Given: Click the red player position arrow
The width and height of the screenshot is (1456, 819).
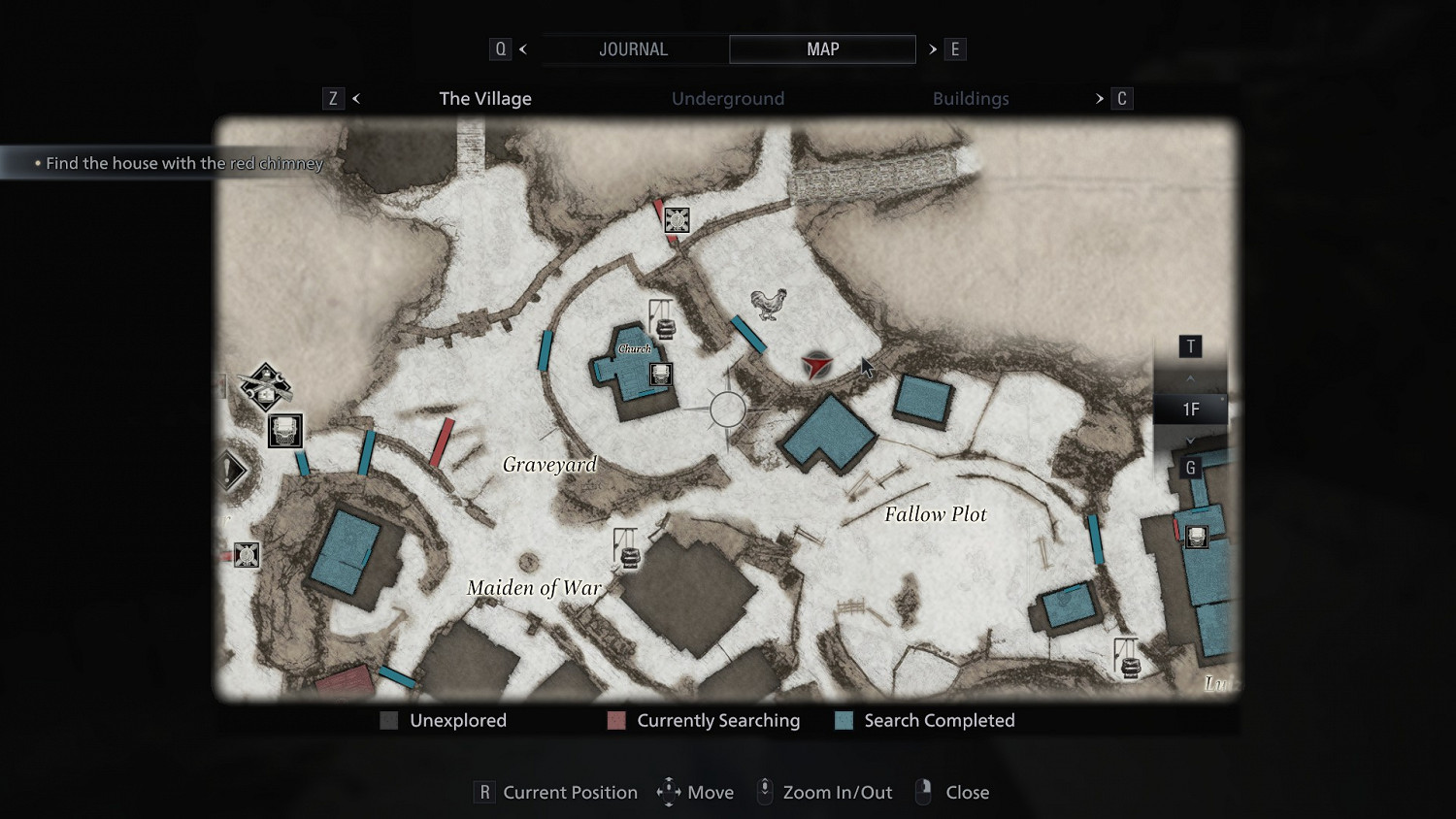Looking at the screenshot, I should [816, 366].
